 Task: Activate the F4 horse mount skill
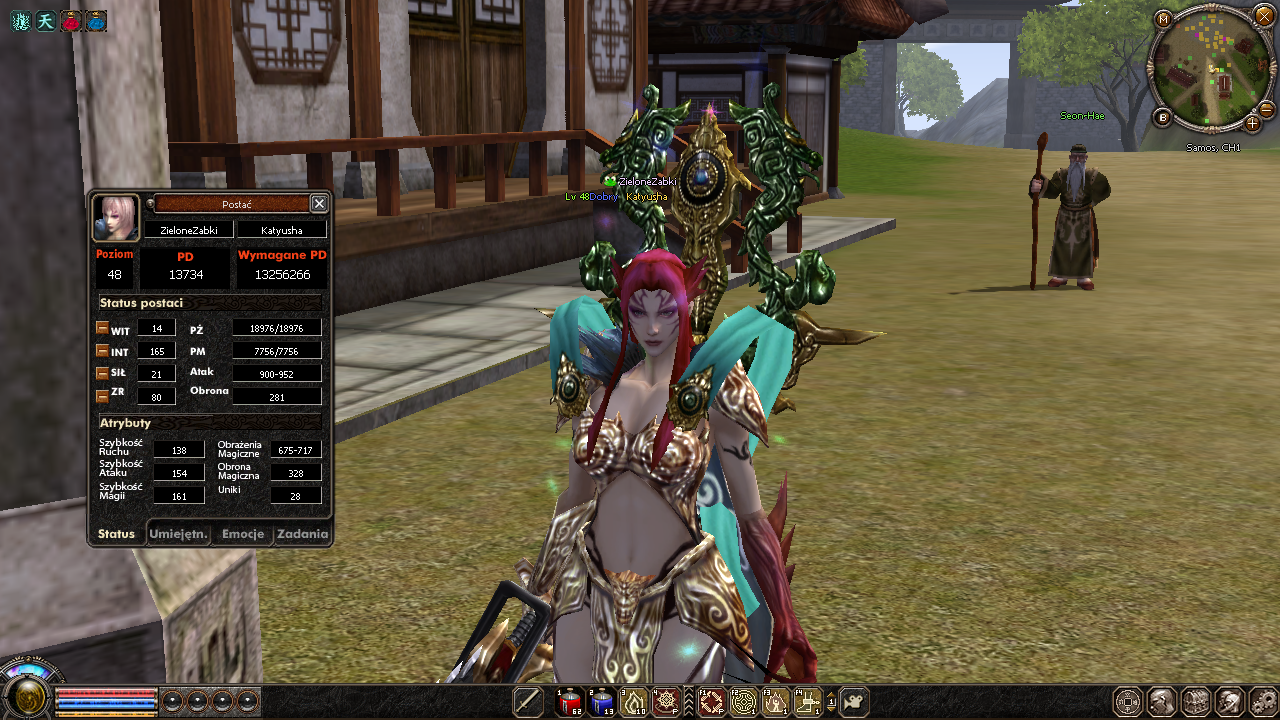[x=808, y=702]
